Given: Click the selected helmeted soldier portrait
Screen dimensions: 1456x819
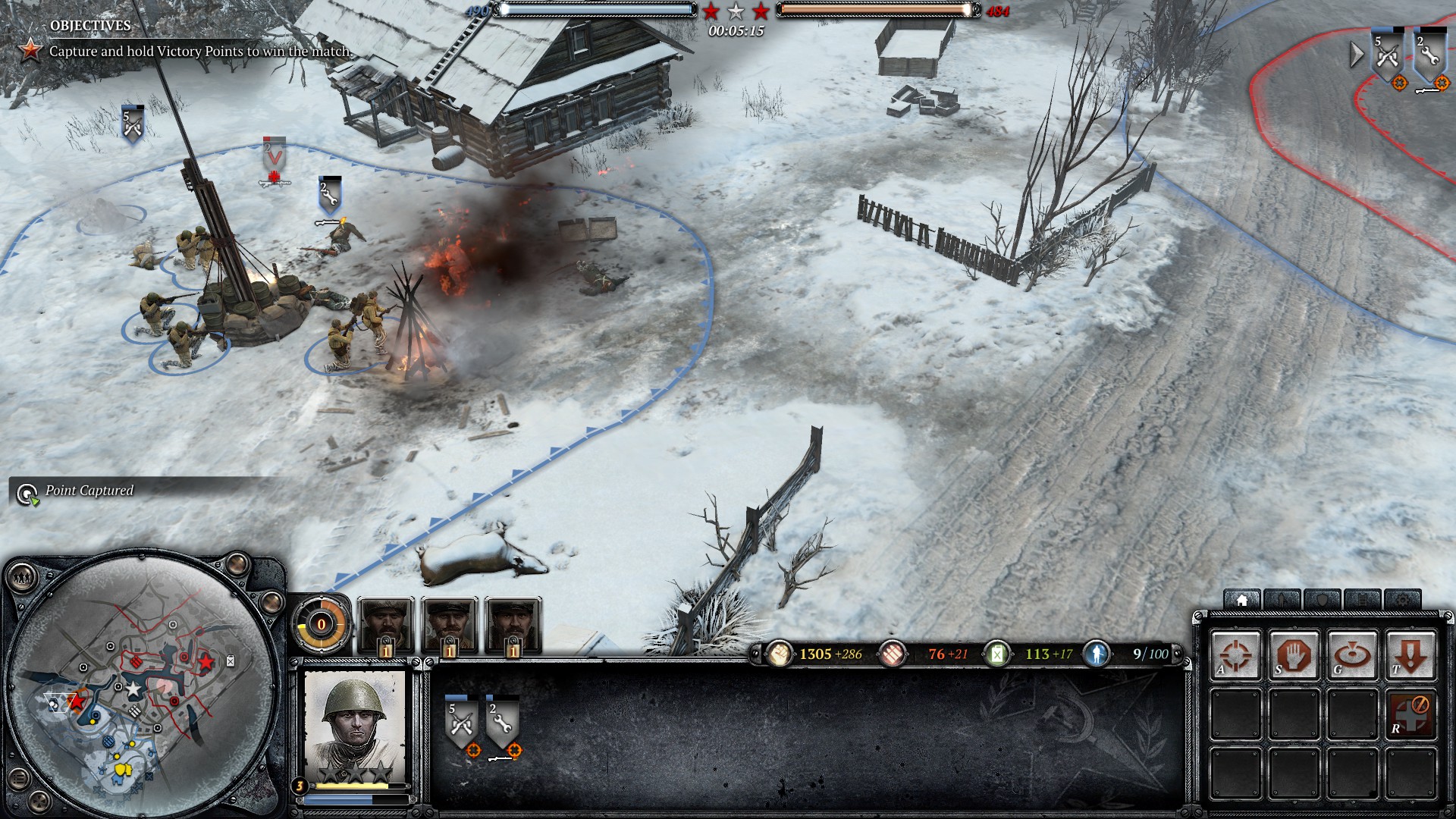Looking at the screenshot, I should pyautogui.click(x=354, y=724).
